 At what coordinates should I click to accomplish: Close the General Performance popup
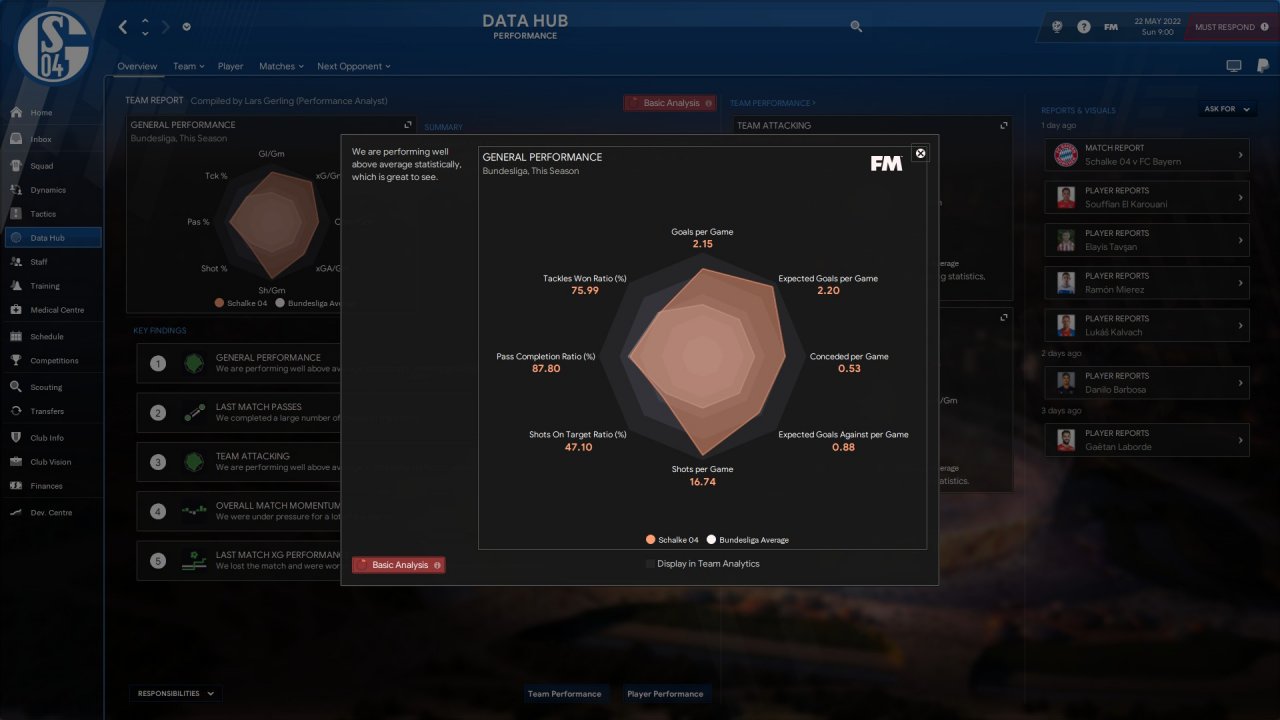pyautogui.click(x=921, y=153)
